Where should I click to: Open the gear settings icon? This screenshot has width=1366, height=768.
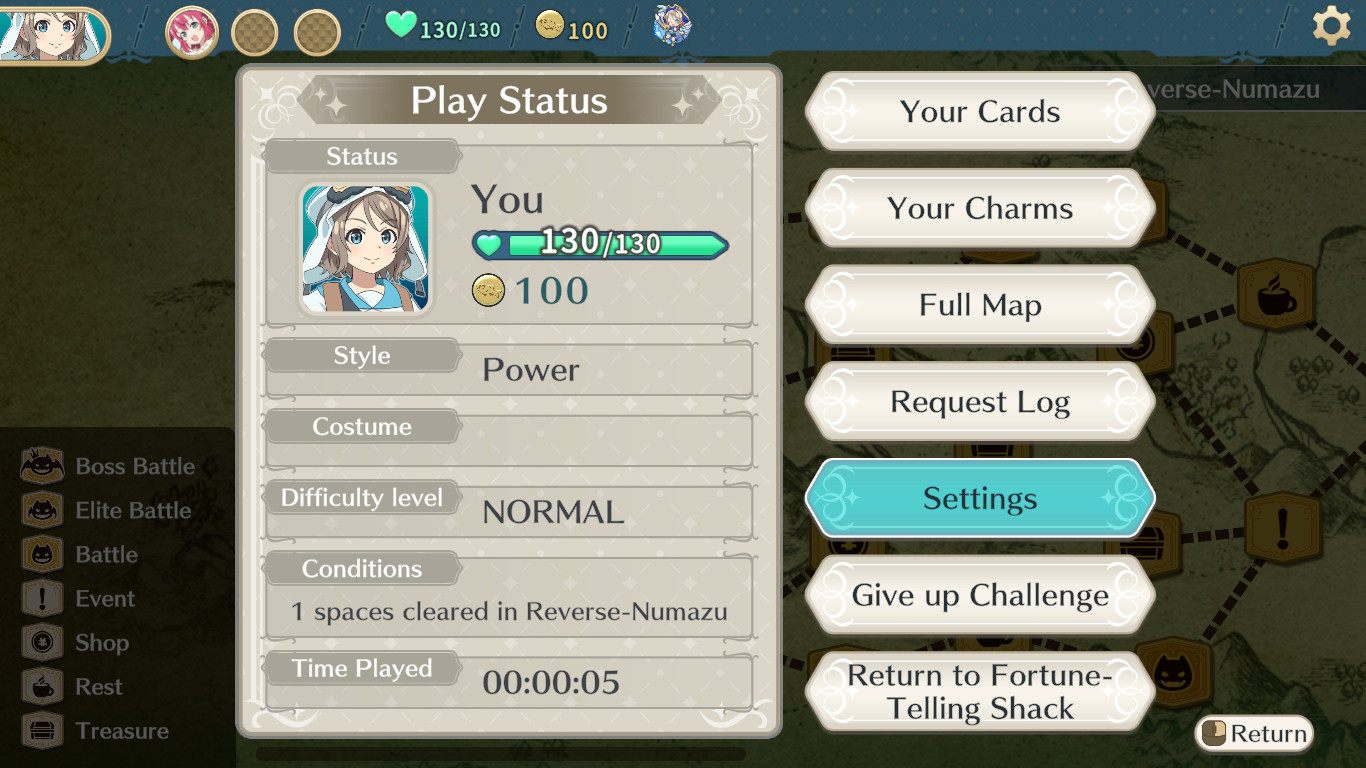[1331, 26]
